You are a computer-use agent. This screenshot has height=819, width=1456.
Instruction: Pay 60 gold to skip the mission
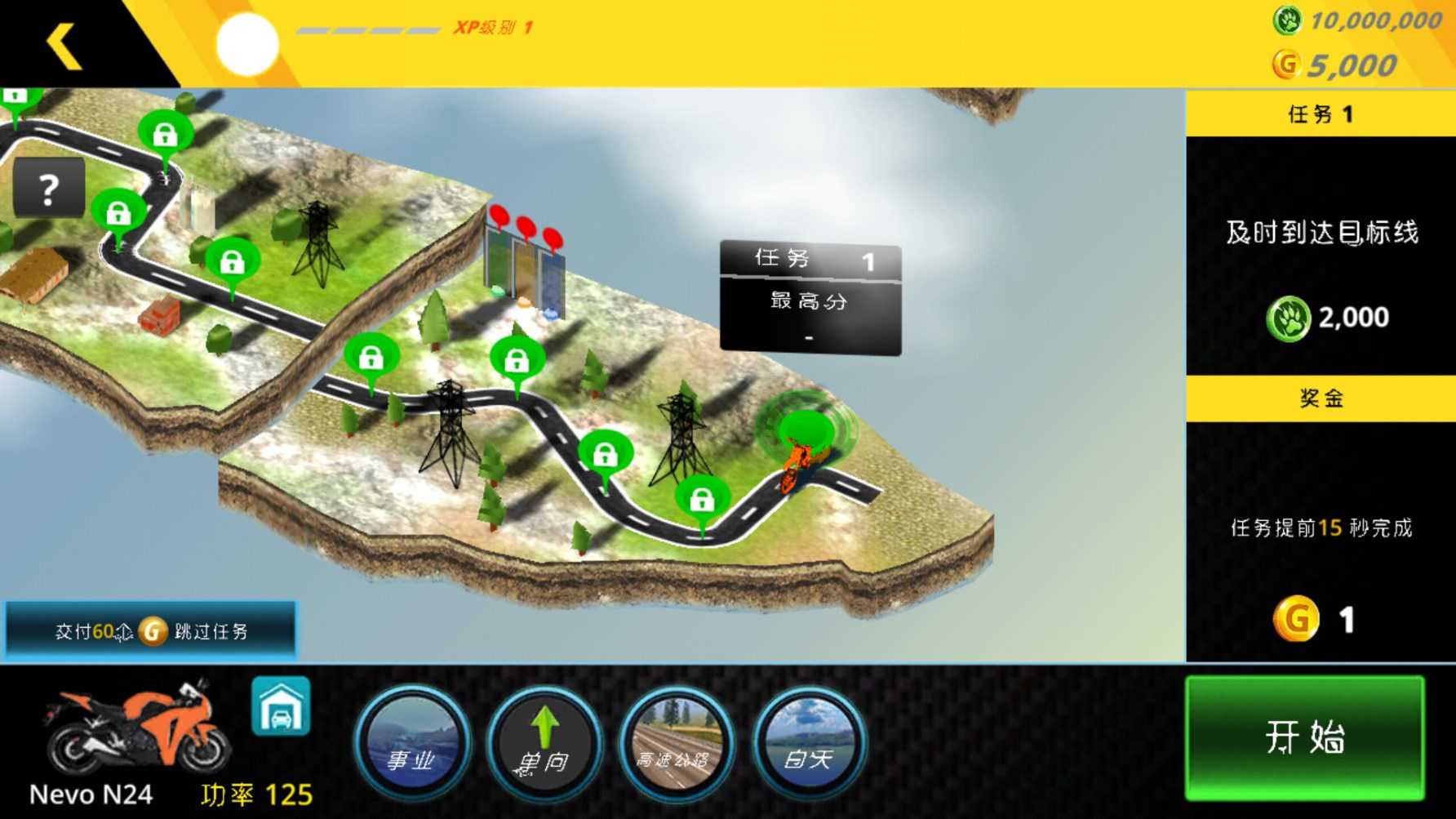[x=151, y=630]
